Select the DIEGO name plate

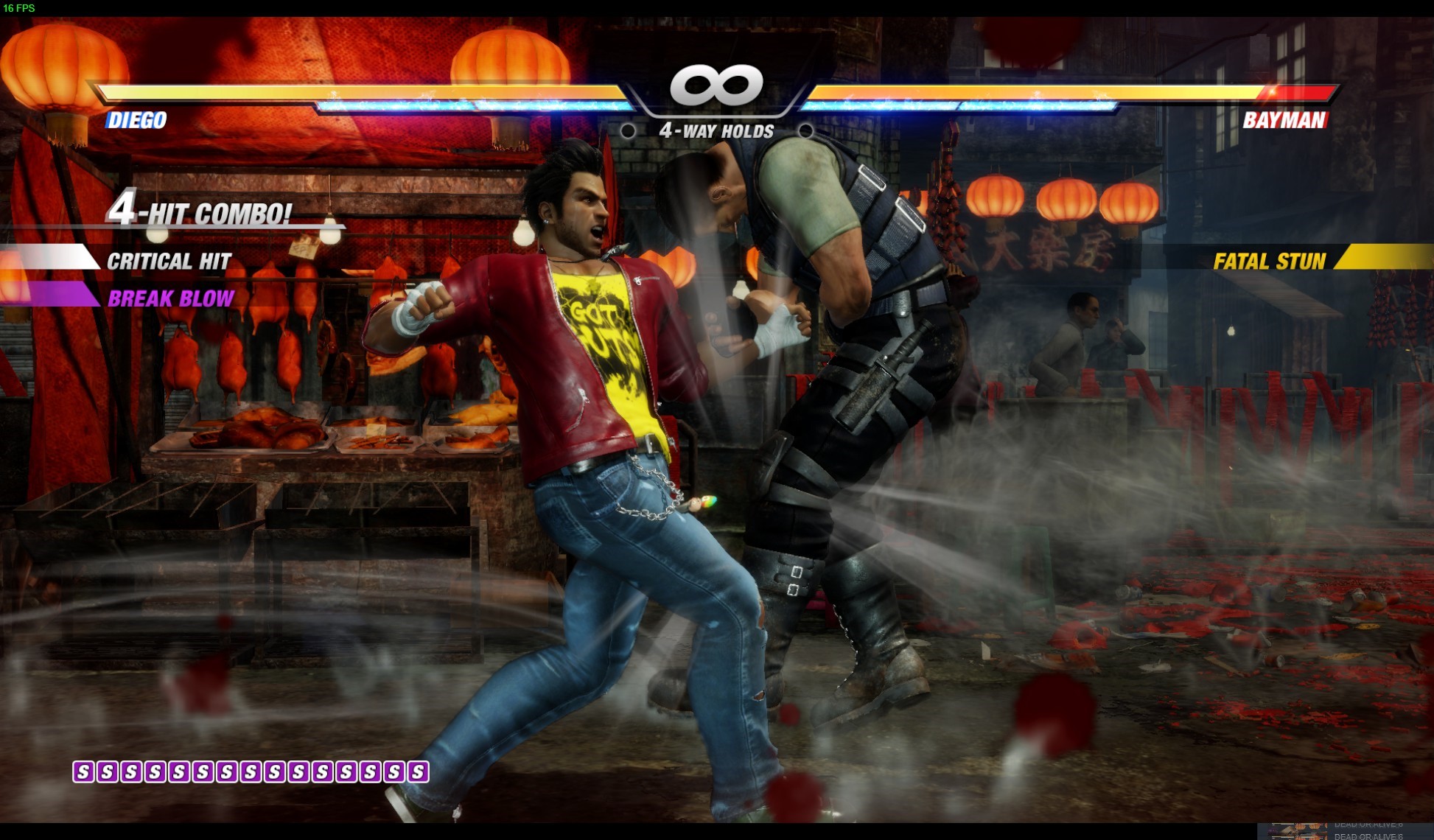click(136, 121)
